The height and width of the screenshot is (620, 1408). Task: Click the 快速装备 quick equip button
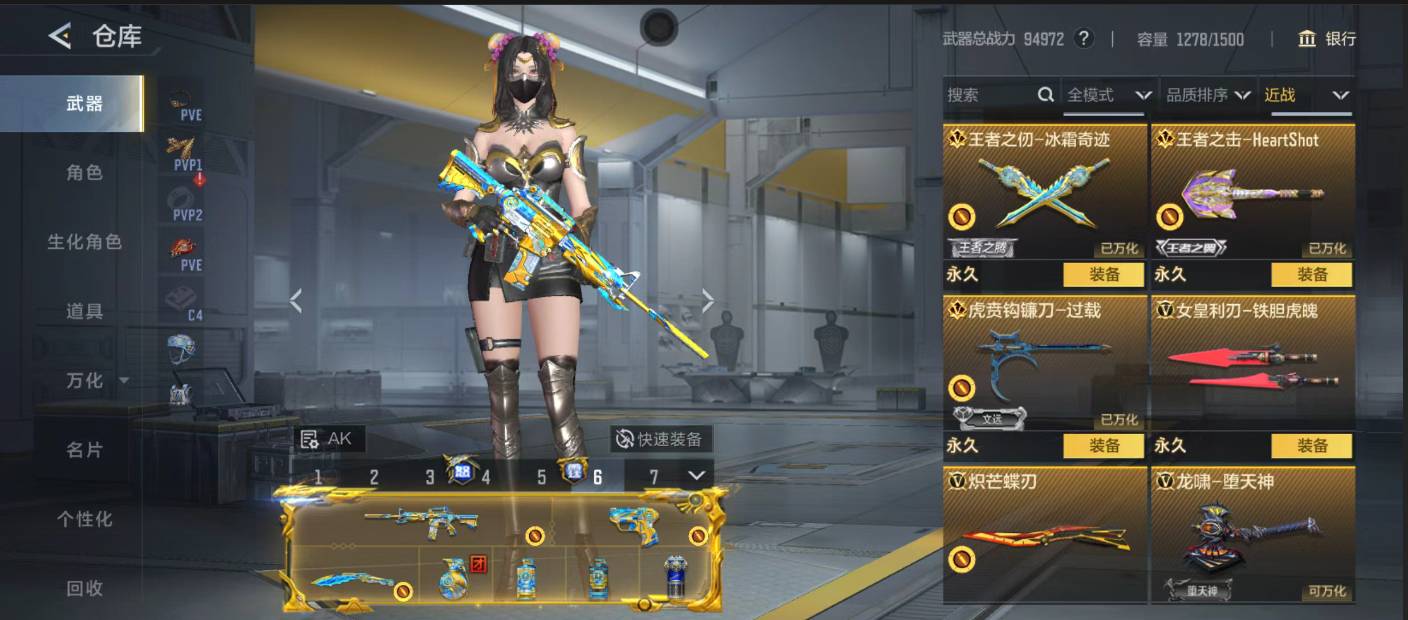(x=660, y=438)
